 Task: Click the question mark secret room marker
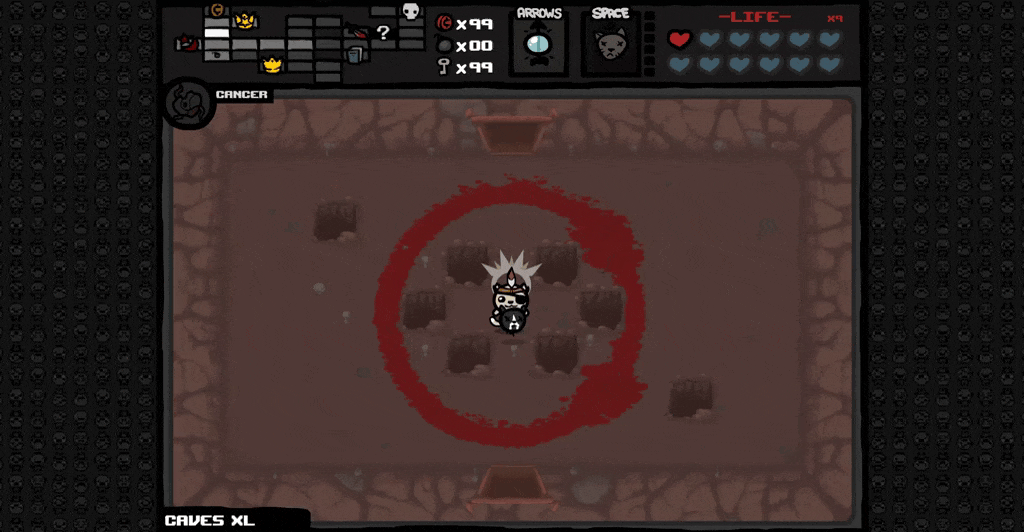tap(383, 32)
